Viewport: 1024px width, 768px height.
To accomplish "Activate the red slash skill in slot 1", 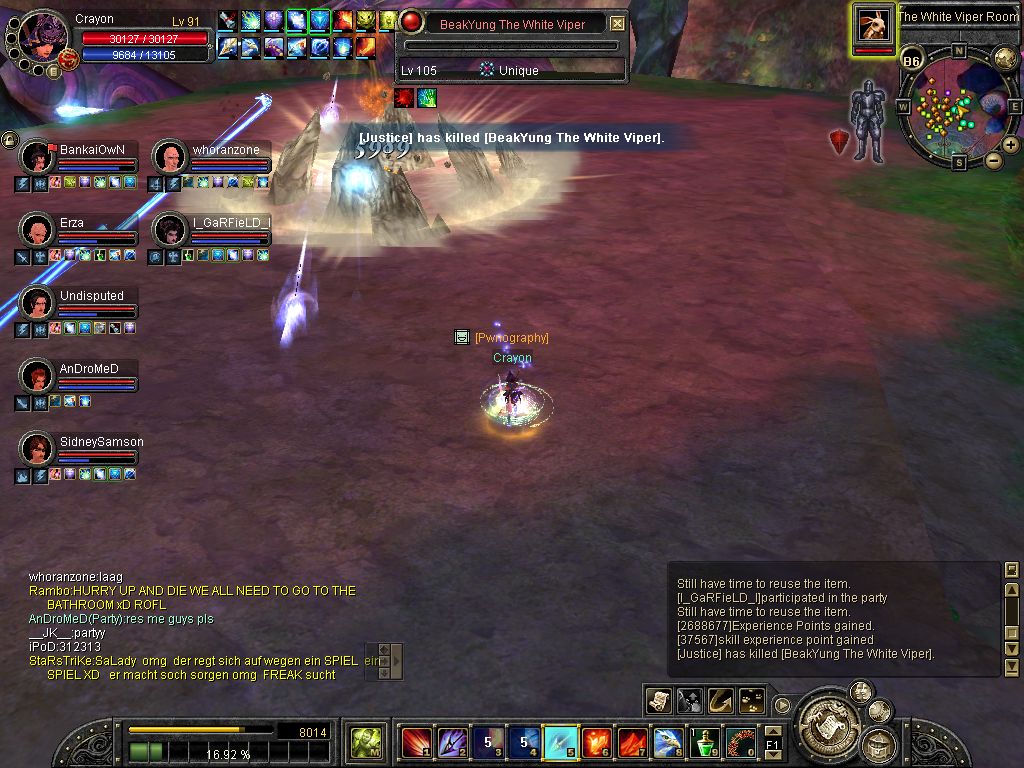I will click(415, 742).
